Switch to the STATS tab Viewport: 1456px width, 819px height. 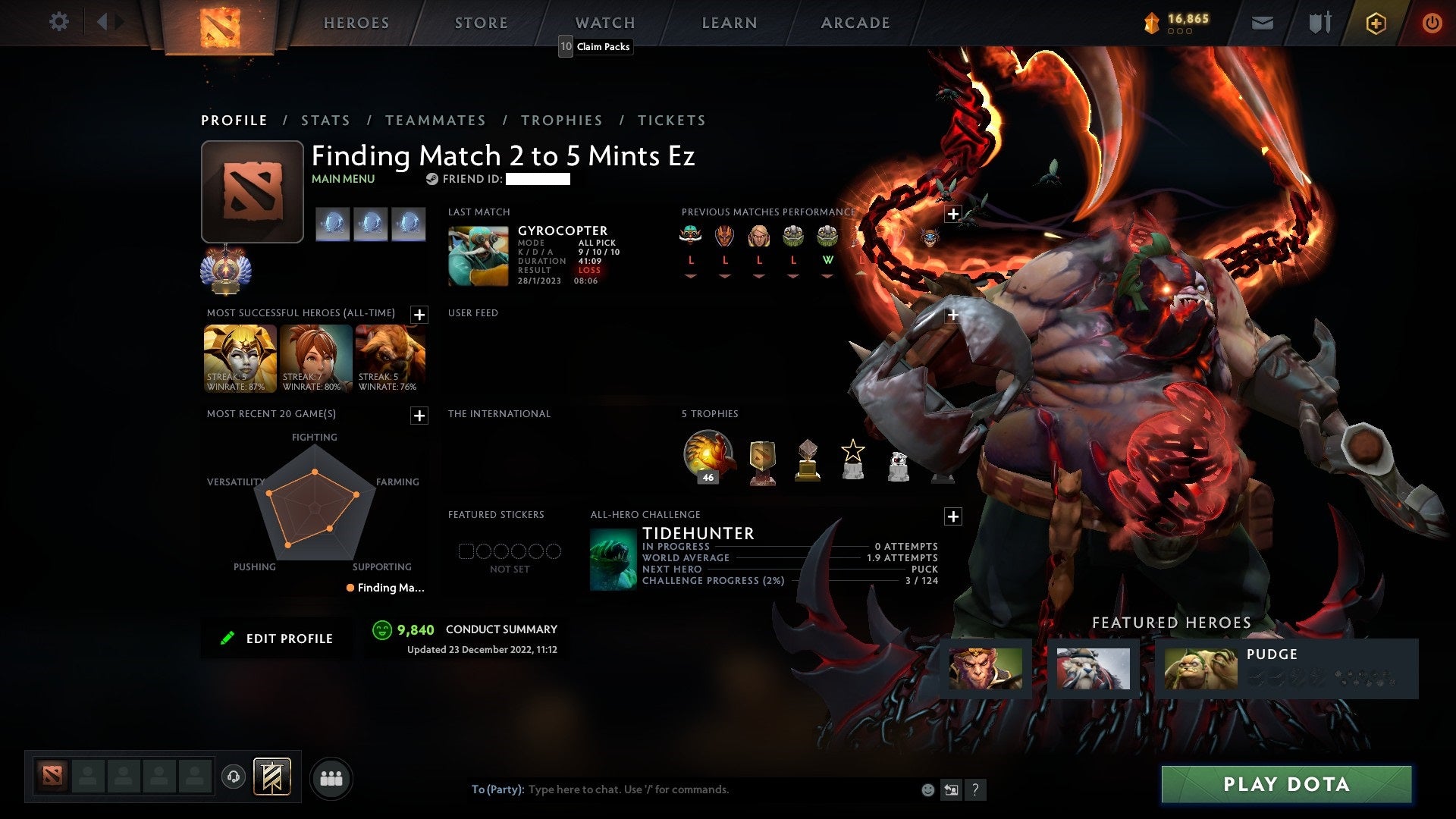pyautogui.click(x=325, y=120)
